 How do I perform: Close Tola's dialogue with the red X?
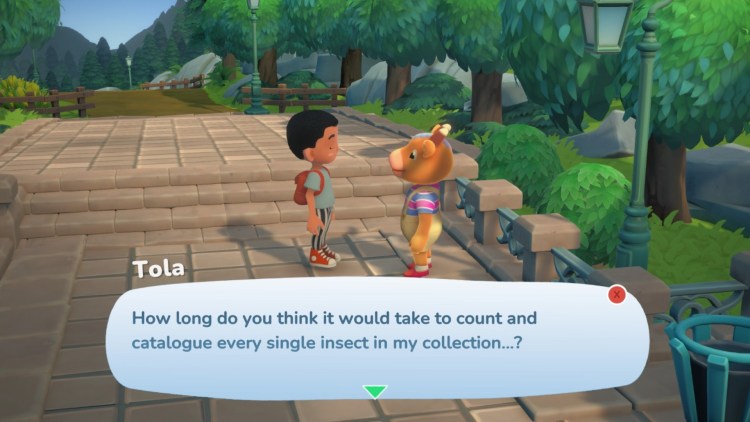click(617, 294)
